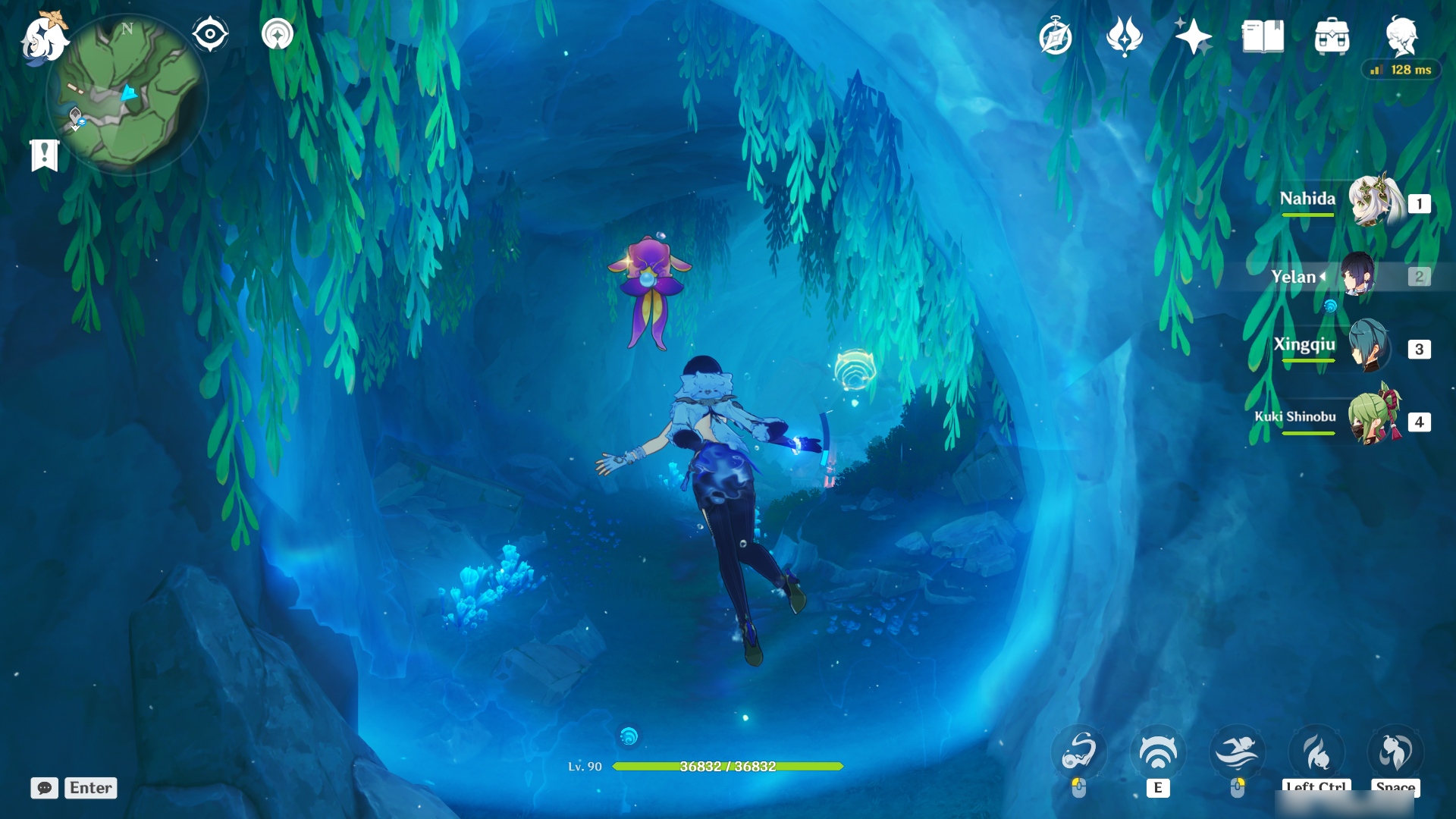The height and width of the screenshot is (819, 1456).
Task: Activate the Left Ctrl dive ability icon
Action: [1316, 752]
